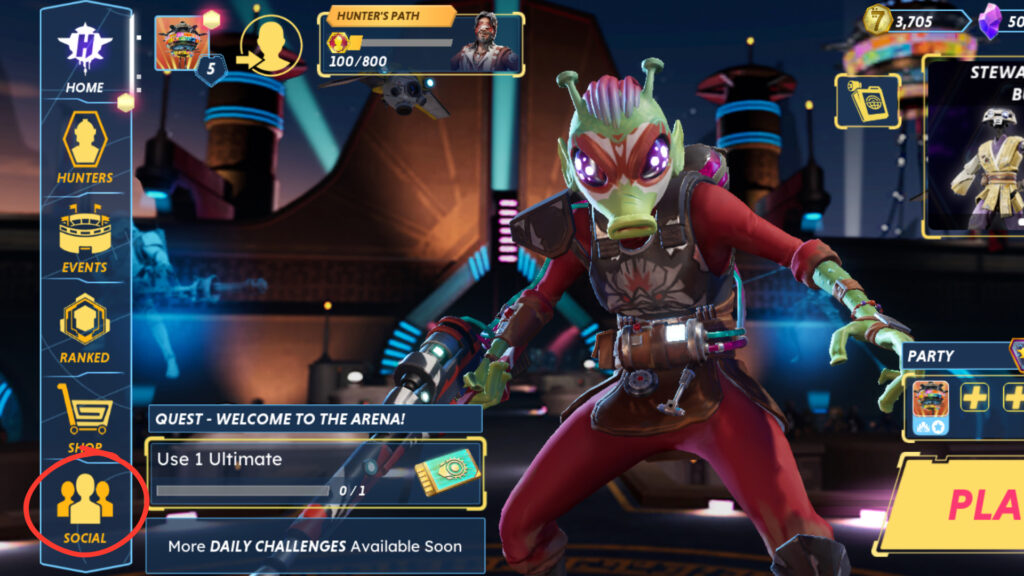This screenshot has height=576, width=1024.
Task: Show the Social menu
Action: (x=85, y=508)
